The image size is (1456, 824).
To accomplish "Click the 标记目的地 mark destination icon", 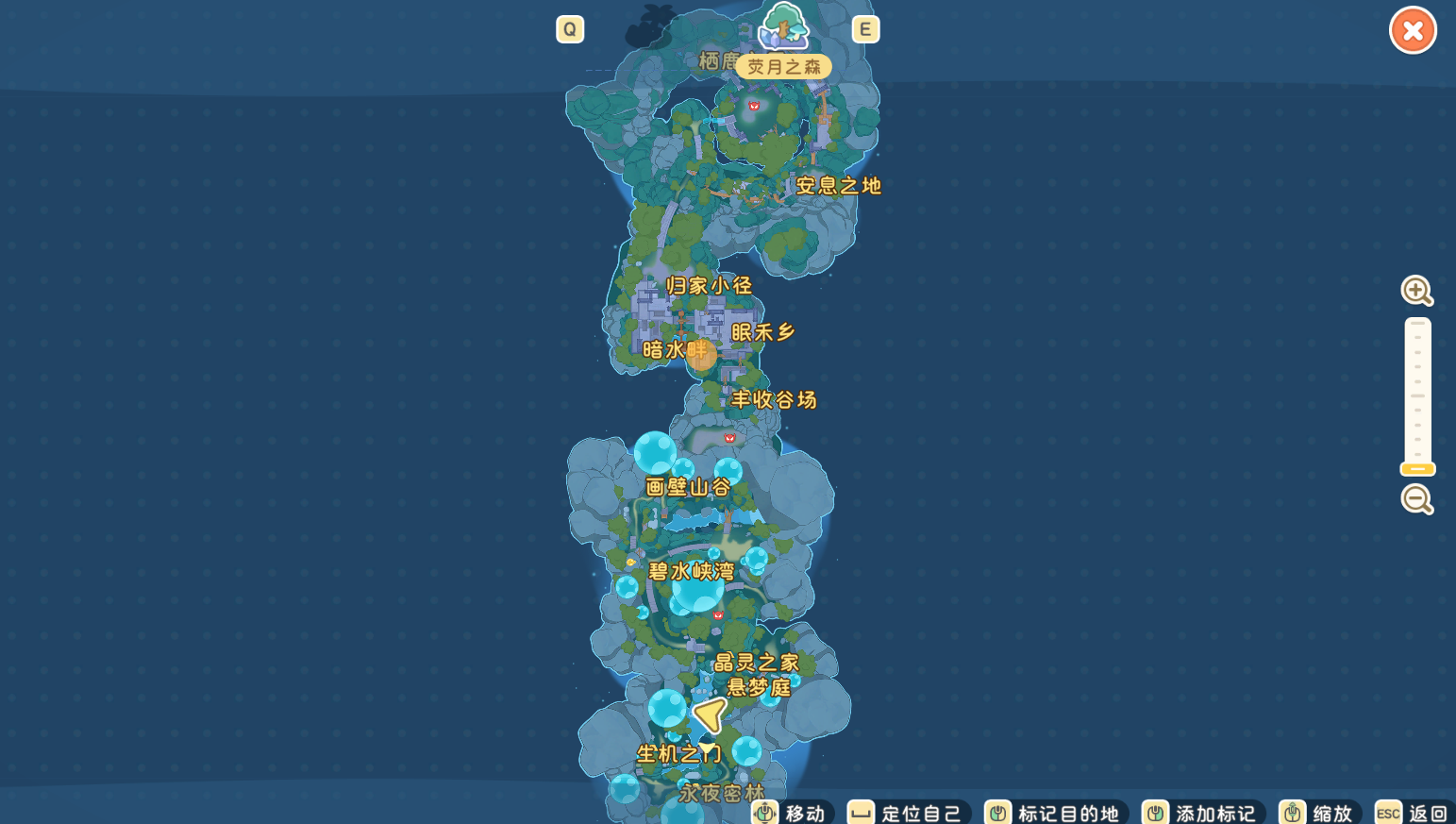I will (x=997, y=812).
